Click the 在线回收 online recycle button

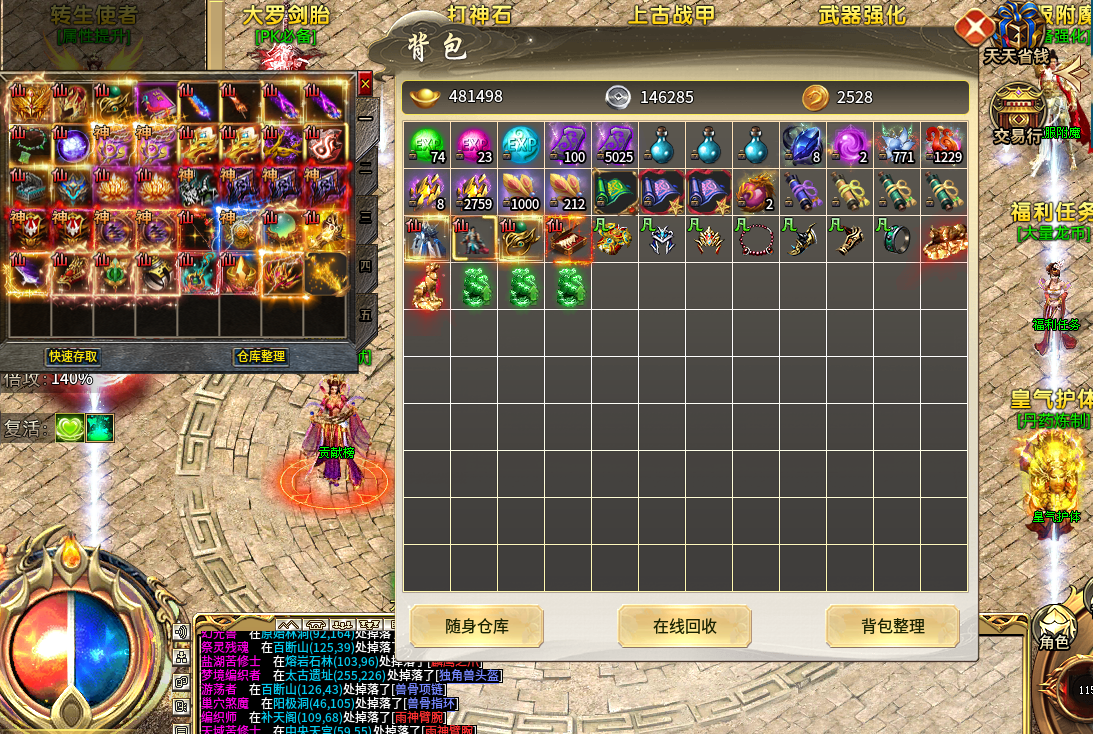click(x=684, y=627)
